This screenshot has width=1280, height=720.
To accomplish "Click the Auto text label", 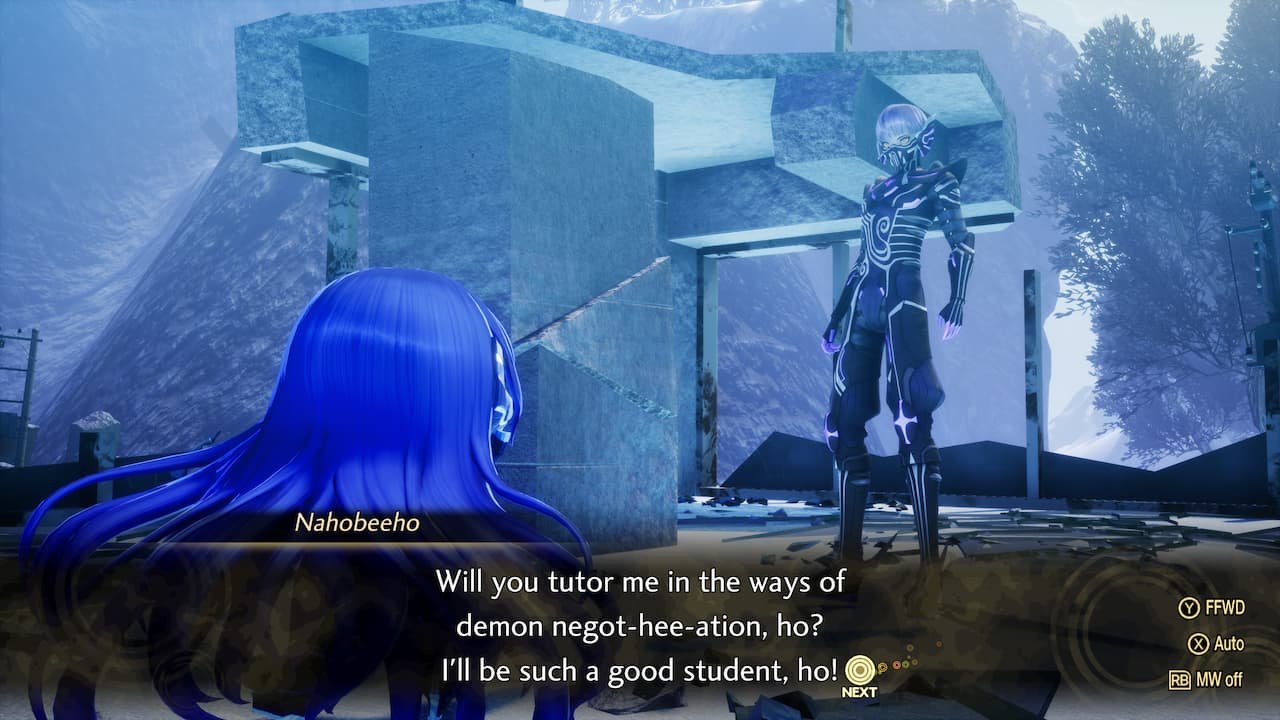I will tap(1227, 641).
